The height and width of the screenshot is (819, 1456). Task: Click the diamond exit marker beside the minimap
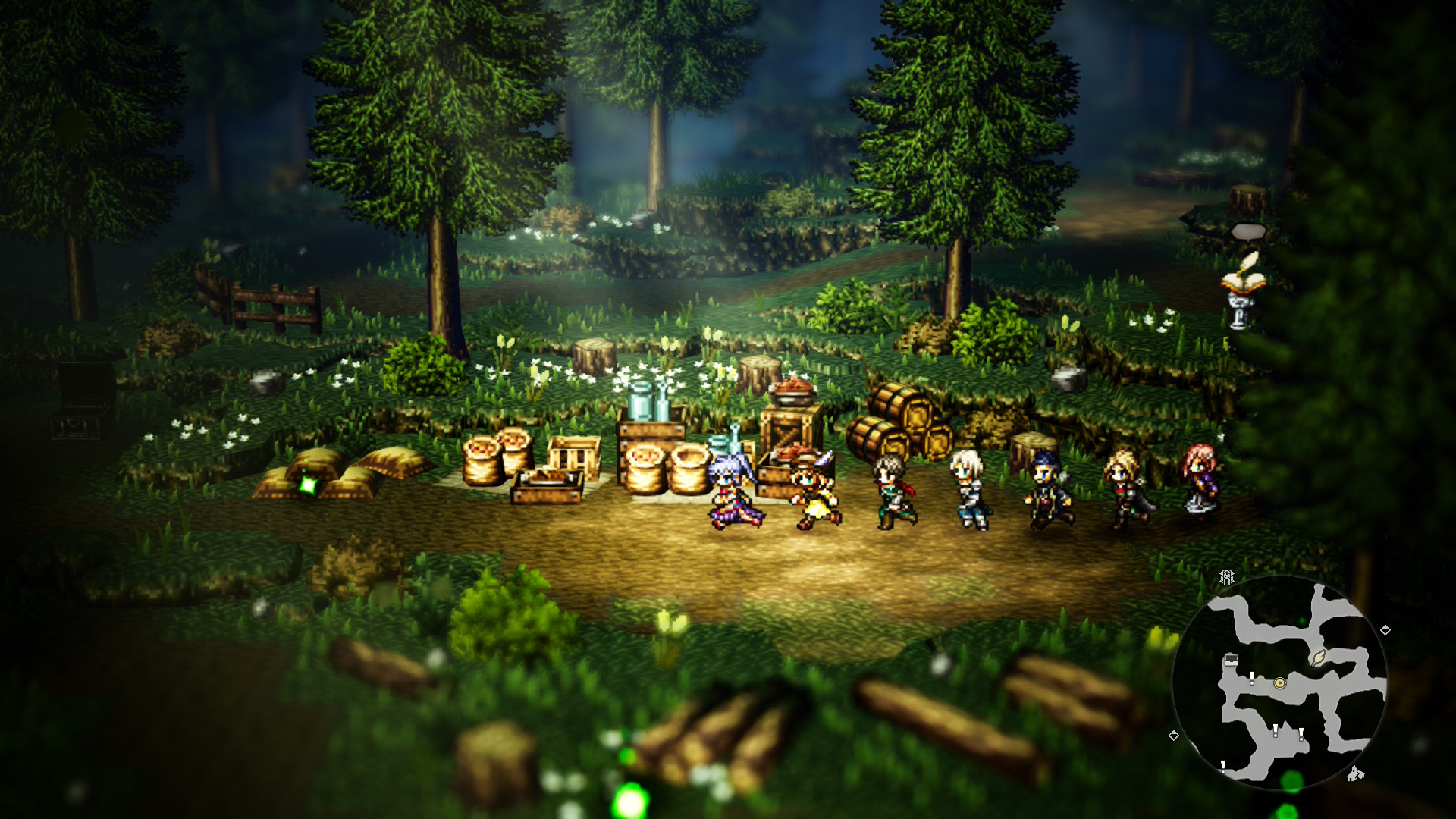tap(1385, 630)
